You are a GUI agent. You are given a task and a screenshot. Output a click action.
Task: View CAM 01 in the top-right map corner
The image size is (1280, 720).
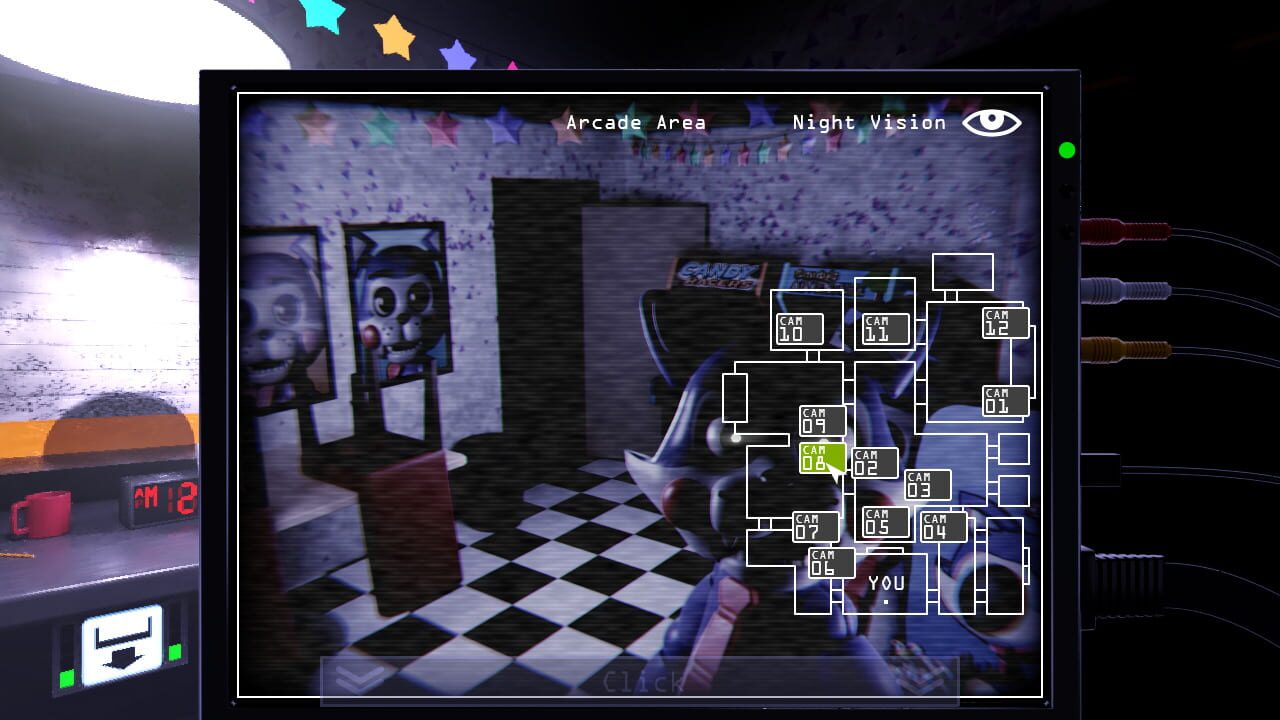tap(1003, 400)
